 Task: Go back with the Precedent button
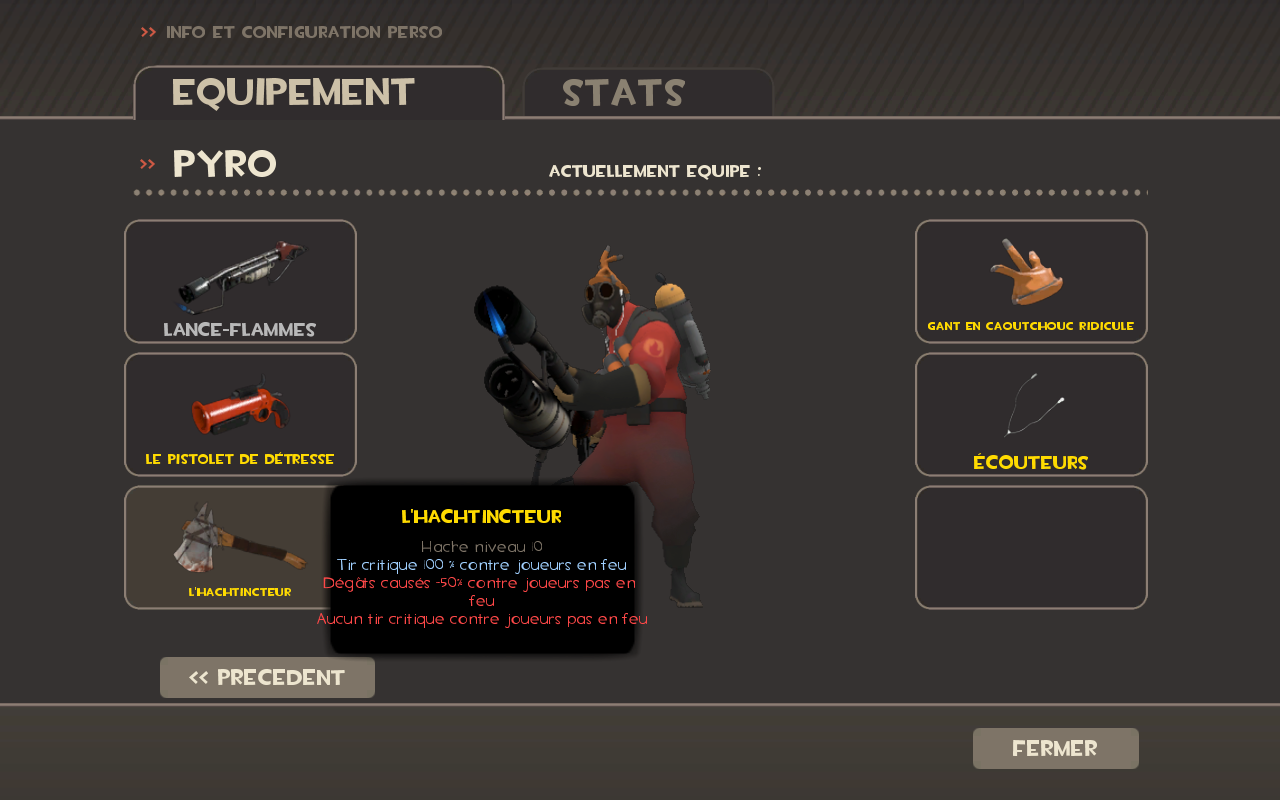267,677
